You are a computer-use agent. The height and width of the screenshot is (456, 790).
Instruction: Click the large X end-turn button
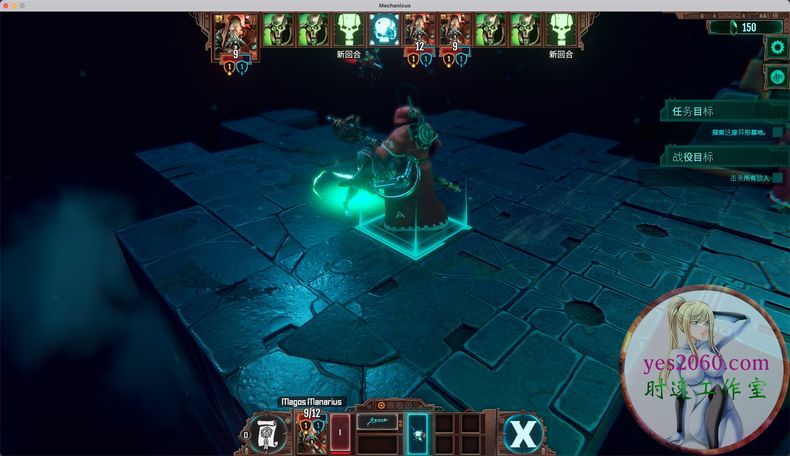click(x=521, y=434)
